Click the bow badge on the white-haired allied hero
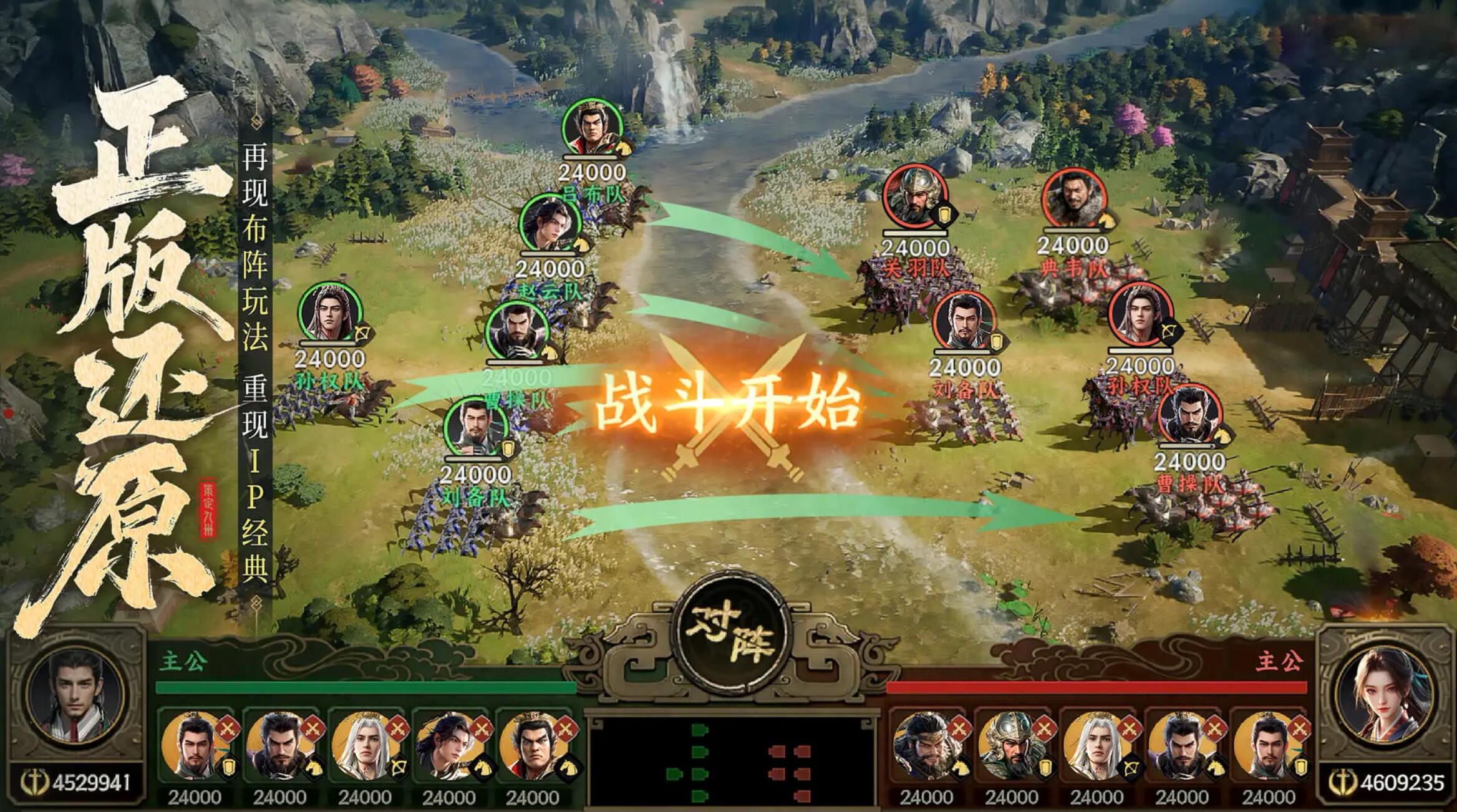Viewport: 1457px width, 812px height. coord(399,768)
